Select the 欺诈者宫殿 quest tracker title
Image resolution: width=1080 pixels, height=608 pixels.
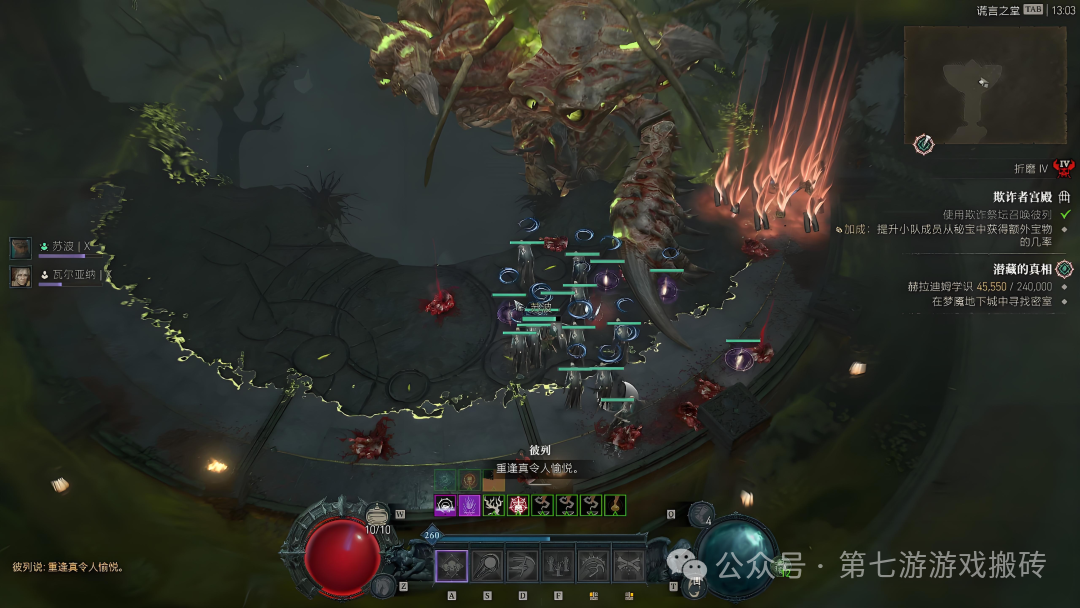click(1022, 197)
